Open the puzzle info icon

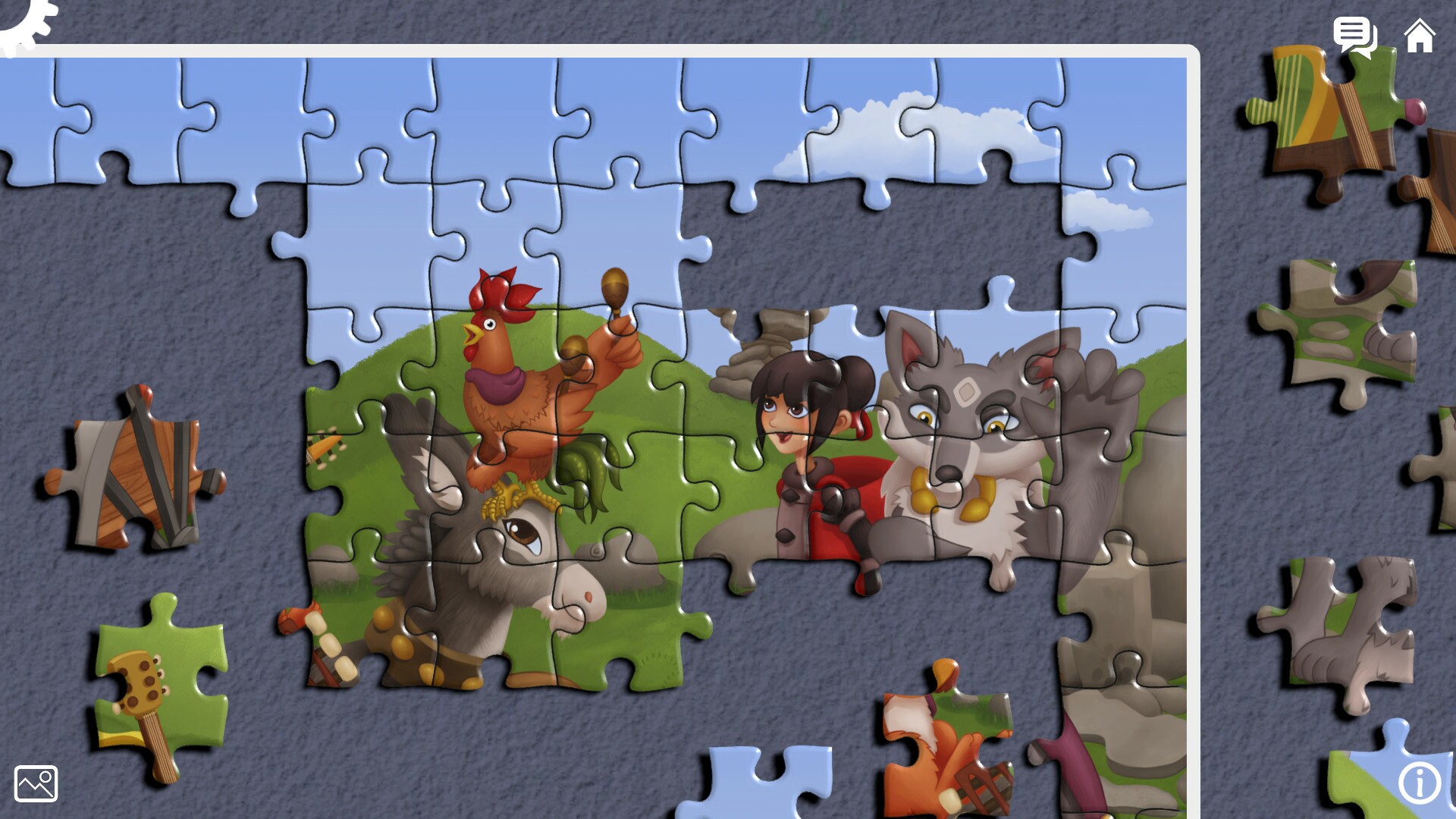pos(1421,782)
